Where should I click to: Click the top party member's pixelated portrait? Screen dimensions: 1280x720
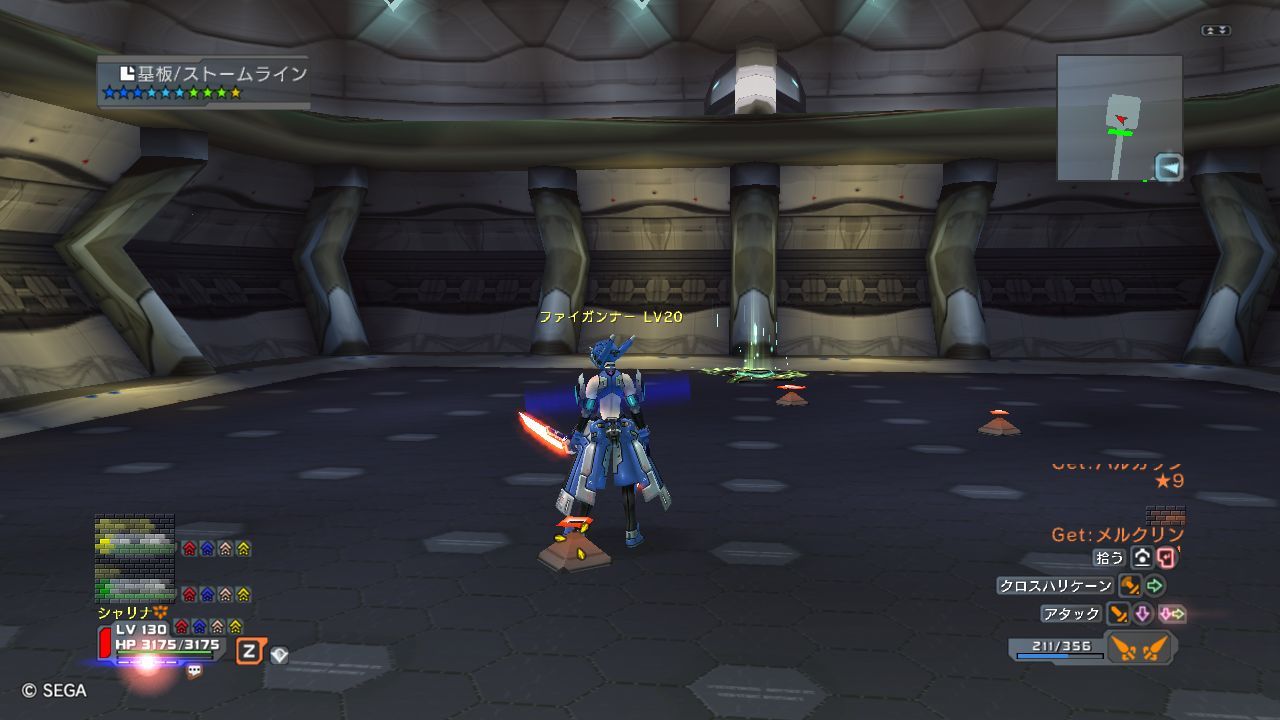(x=134, y=536)
